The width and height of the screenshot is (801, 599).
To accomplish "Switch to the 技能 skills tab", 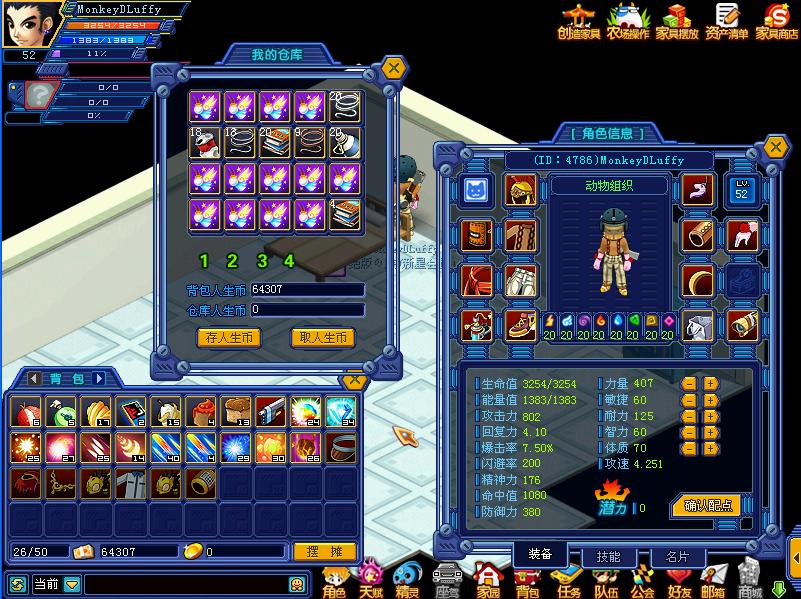I will coord(608,556).
